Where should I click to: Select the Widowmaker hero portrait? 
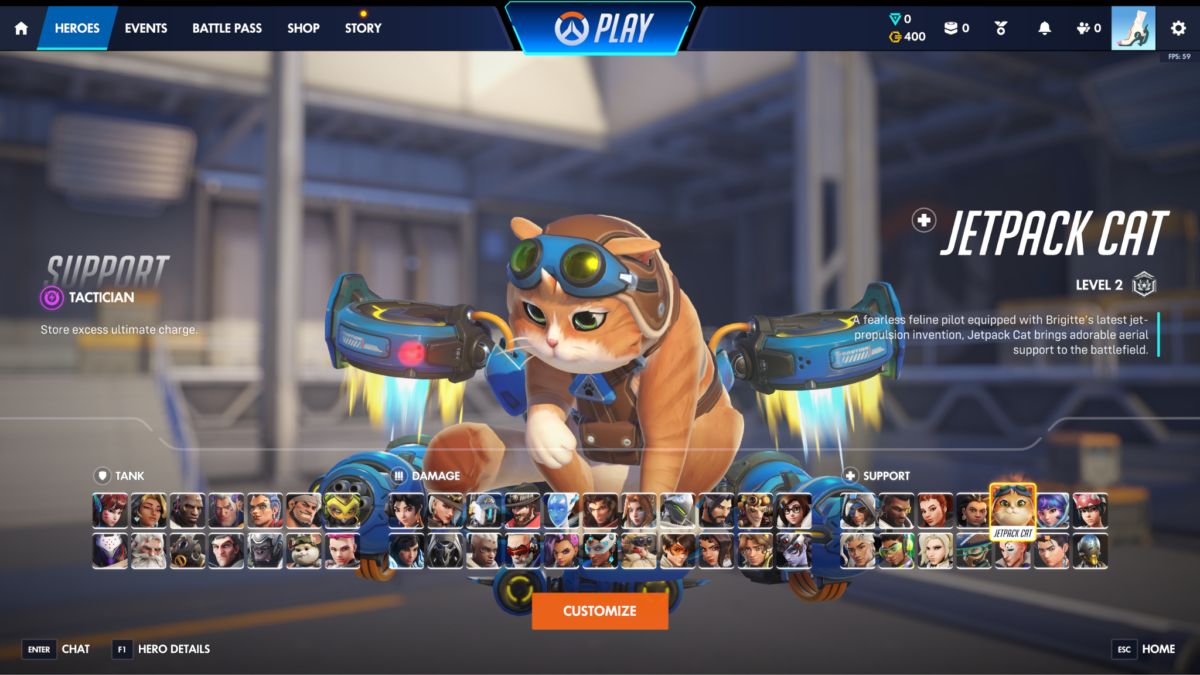pos(795,550)
